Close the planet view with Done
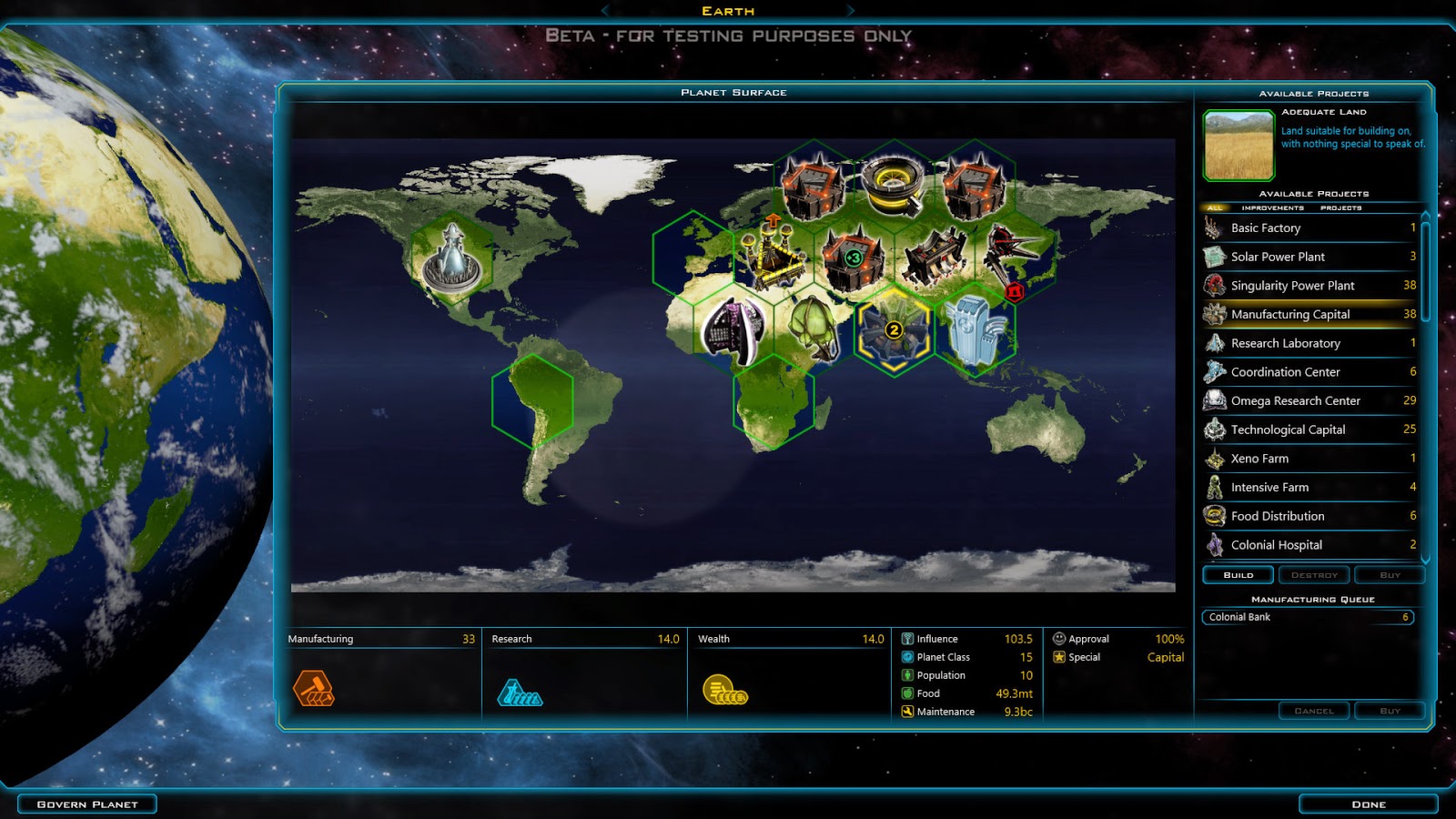1456x819 pixels. tap(1368, 804)
